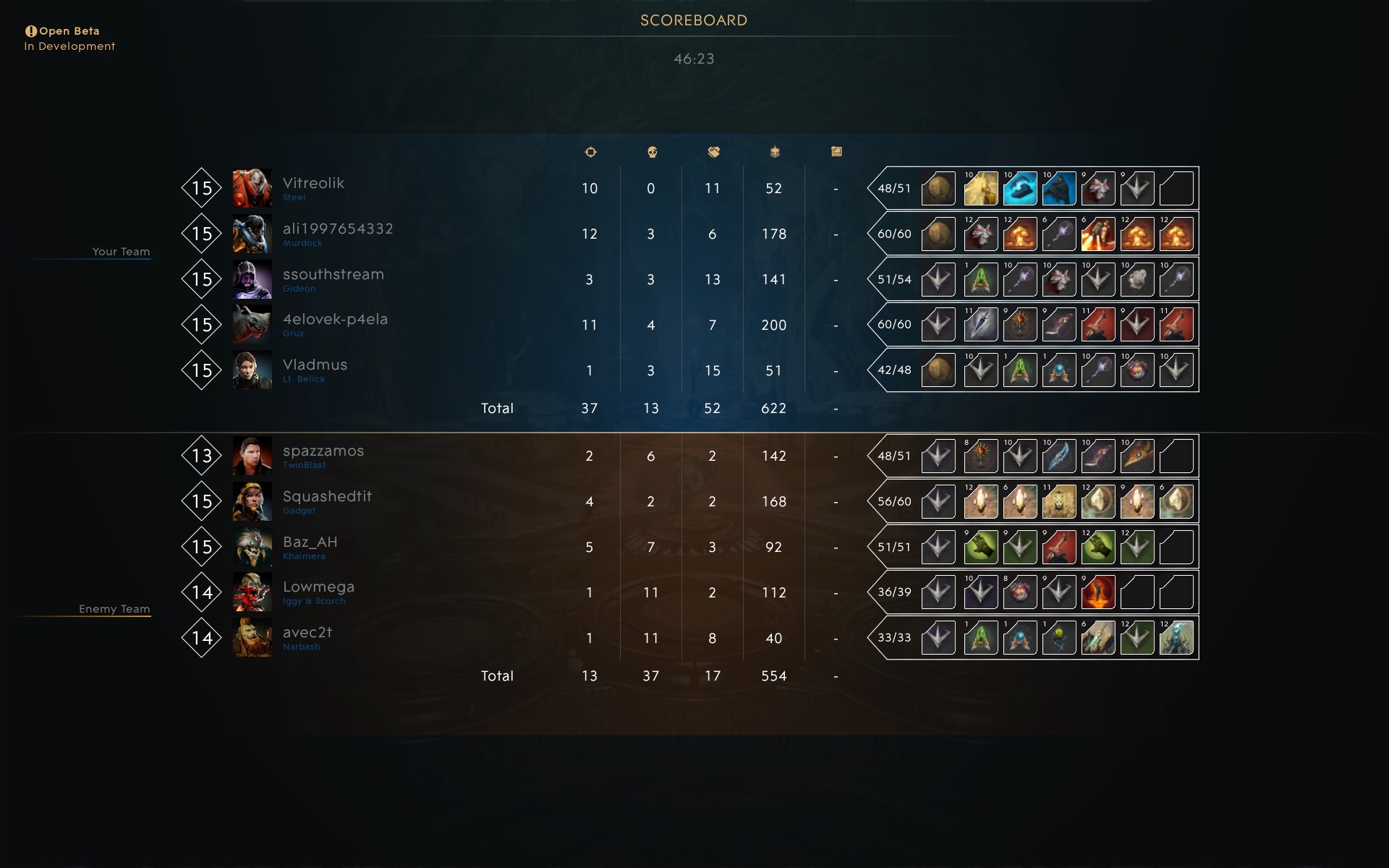Image resolution: width=1389 pixels, height=868 pixels.
Task: Click the rightmost scoreboard column header icon
Action: pos(836,152)
